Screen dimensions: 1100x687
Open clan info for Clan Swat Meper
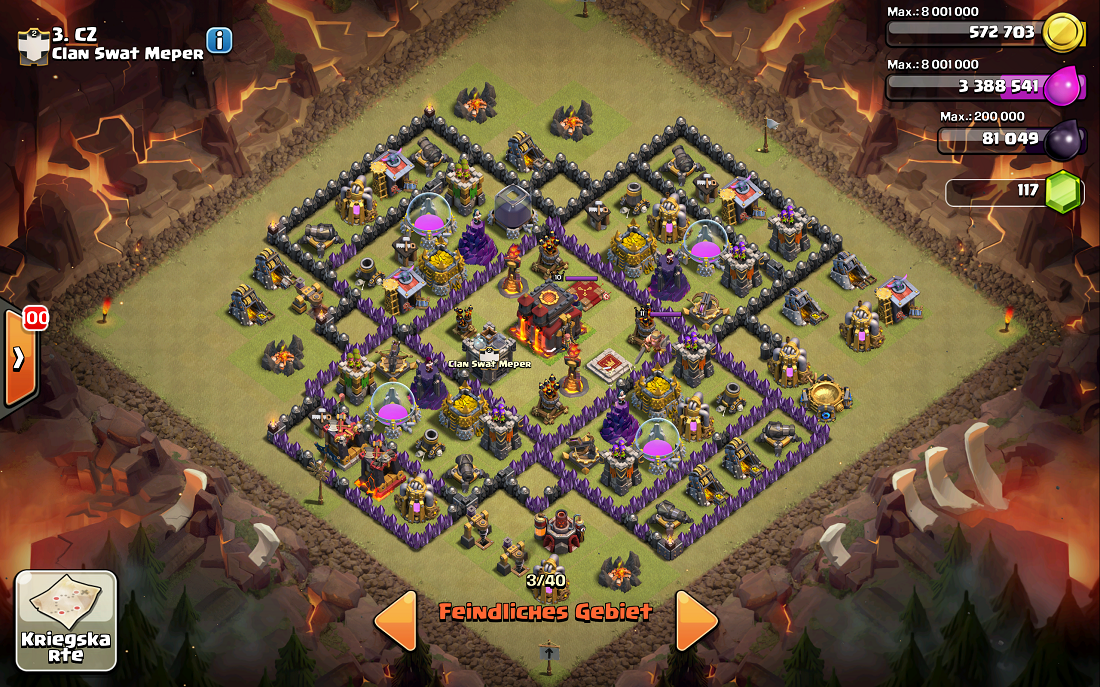point(219,40)
